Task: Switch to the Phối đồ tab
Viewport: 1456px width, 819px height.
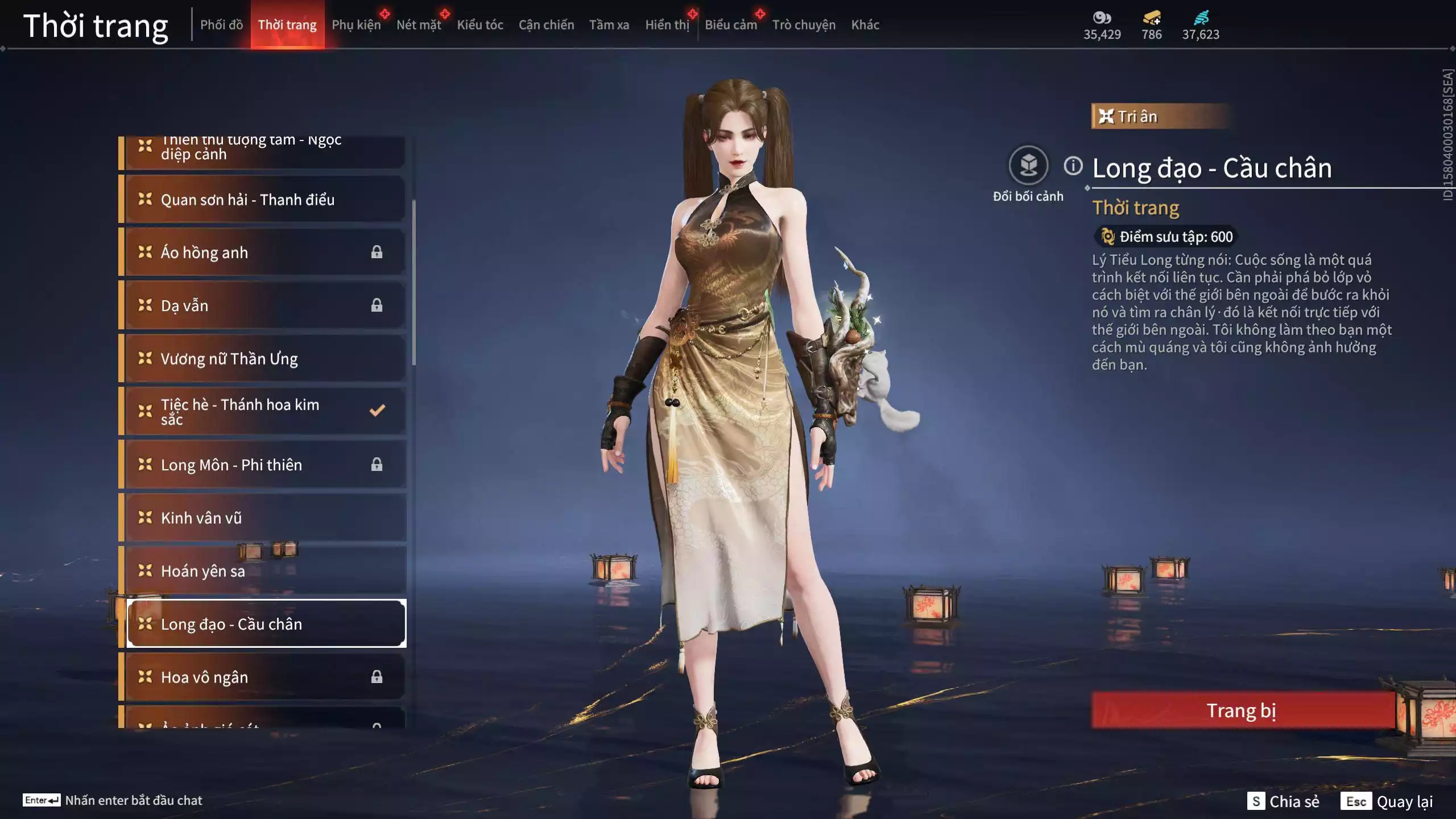Action: 222,25
